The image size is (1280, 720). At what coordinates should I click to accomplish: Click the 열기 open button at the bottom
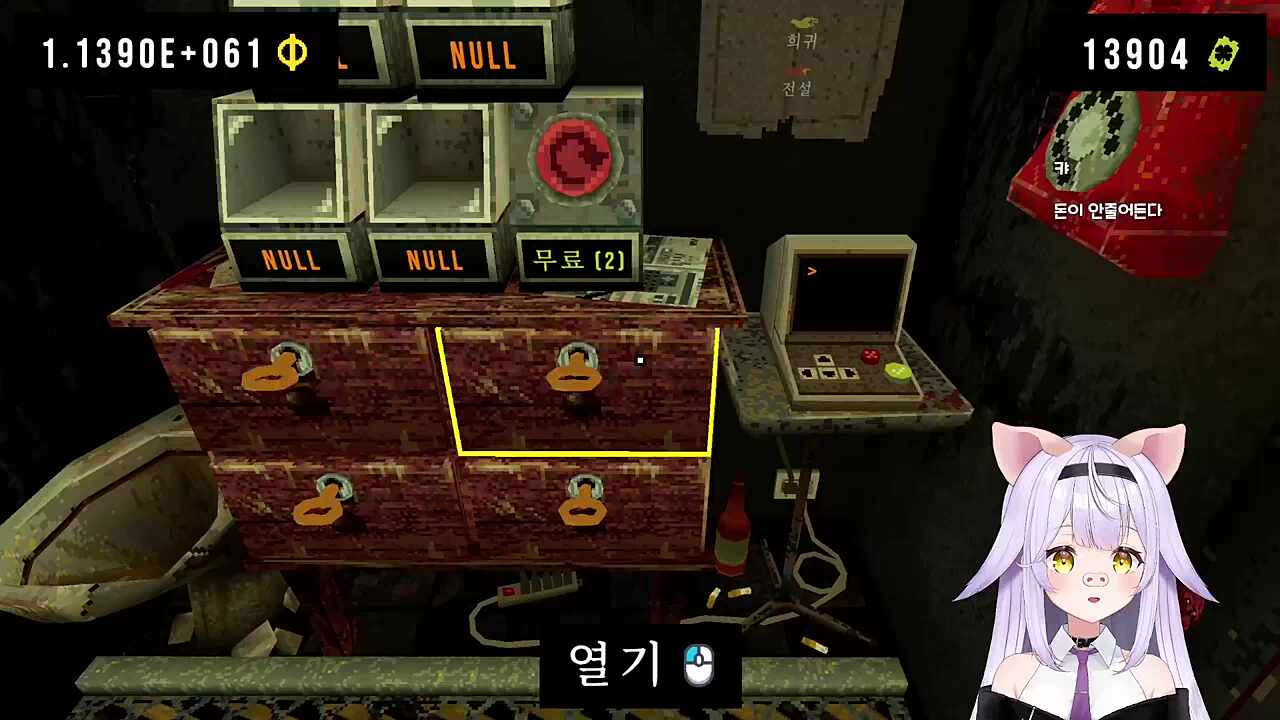615,662
